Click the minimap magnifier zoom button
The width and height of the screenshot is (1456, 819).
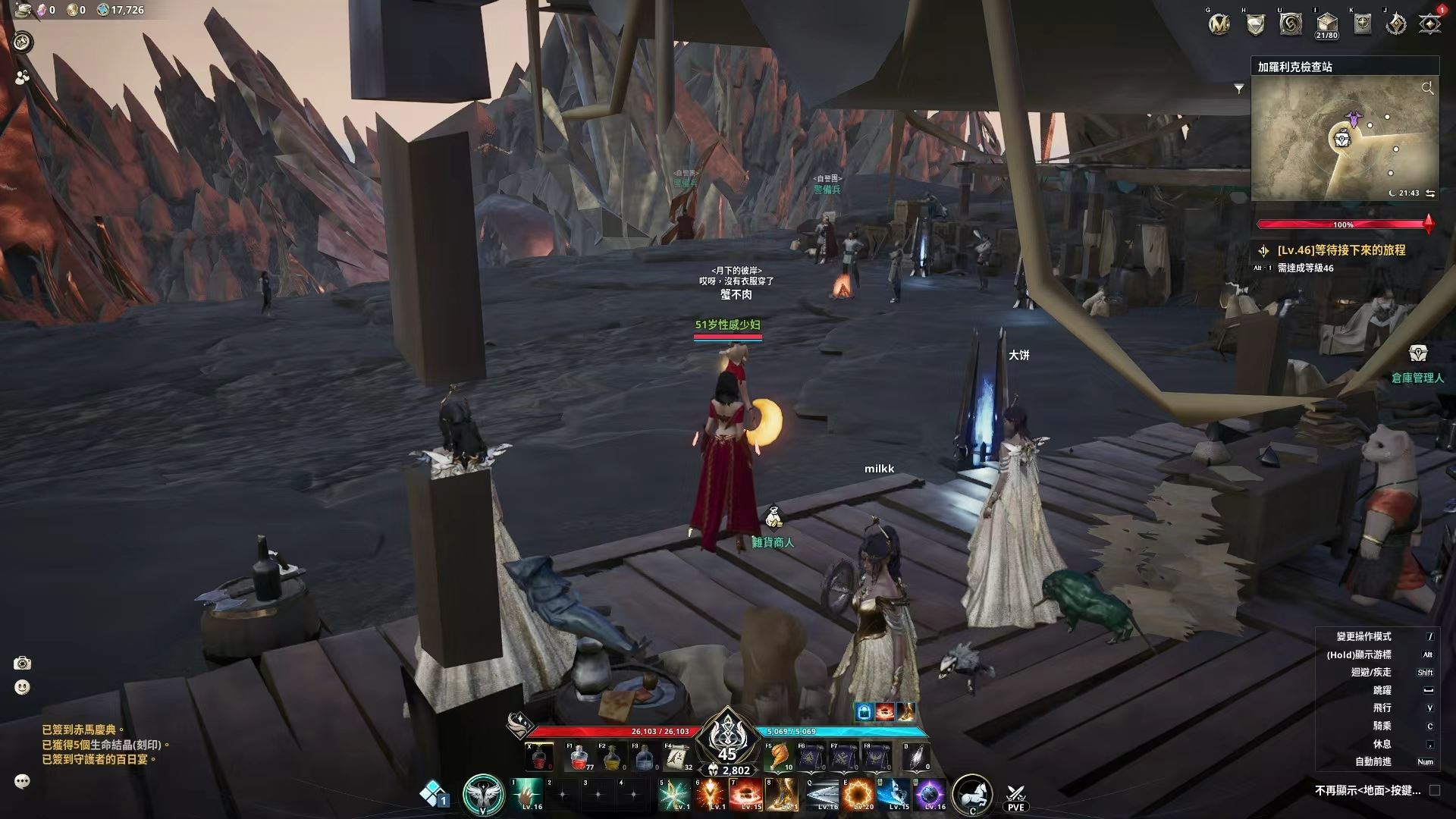point(1427,89)
